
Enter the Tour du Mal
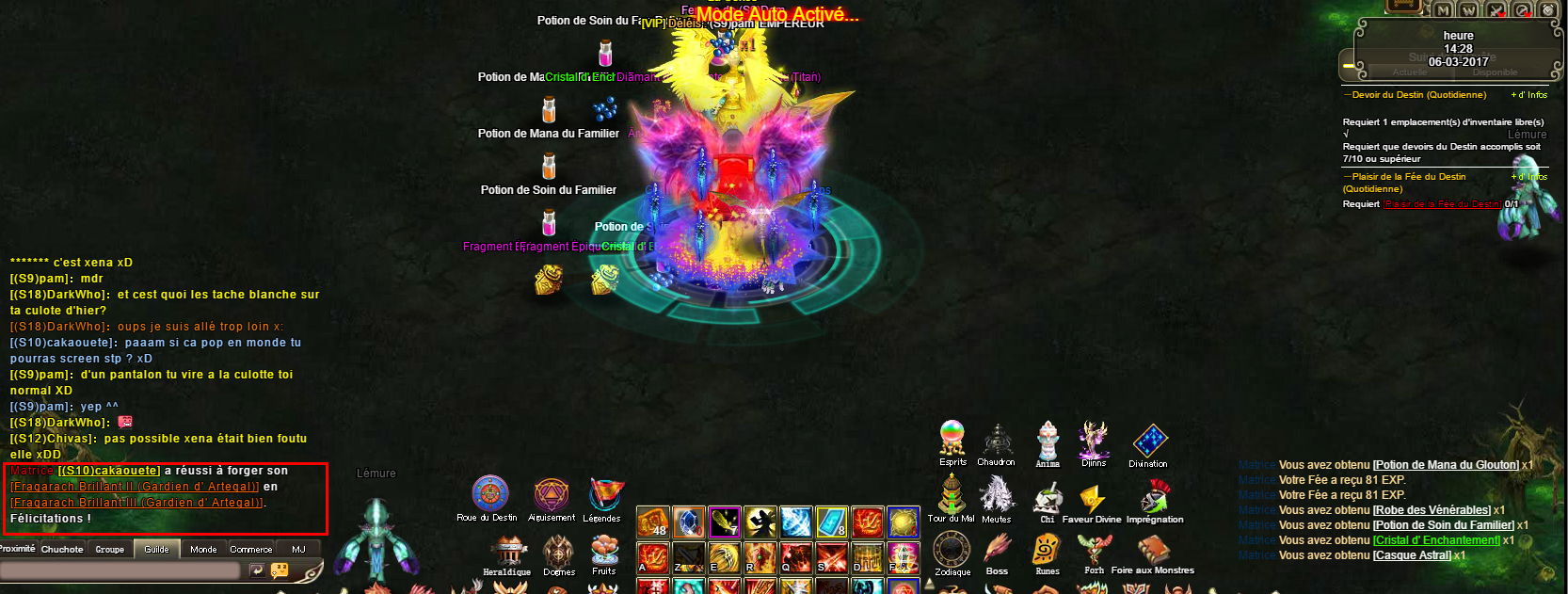pyautogui.click(x=951, y=495)
